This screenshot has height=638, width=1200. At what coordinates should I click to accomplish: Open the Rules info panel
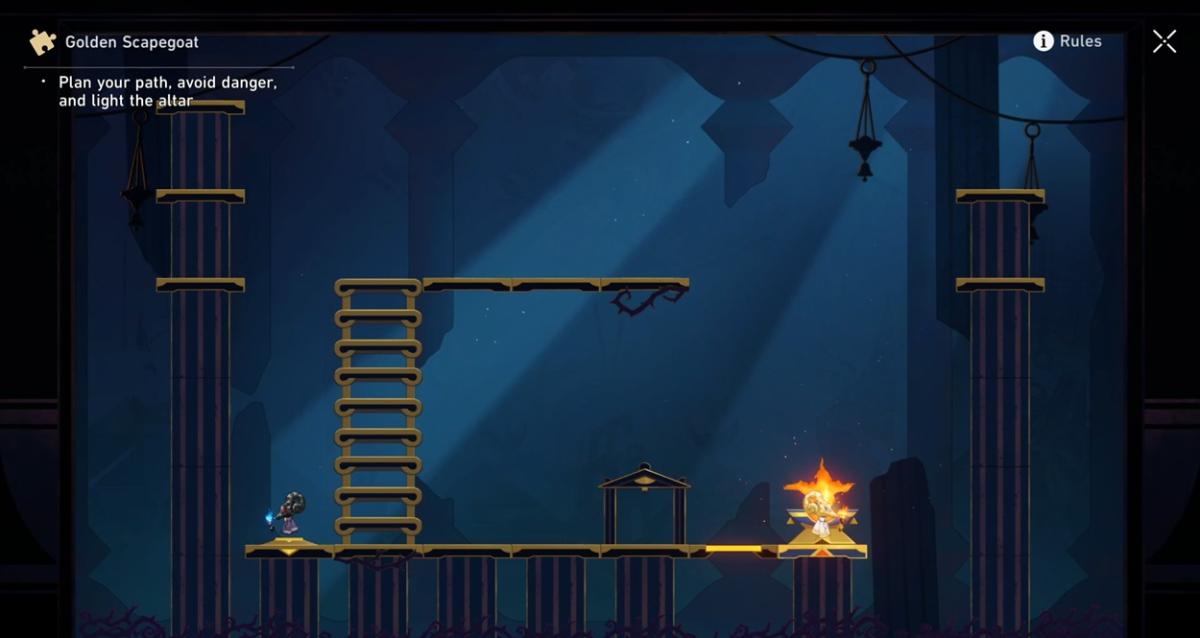point(1067,41)
